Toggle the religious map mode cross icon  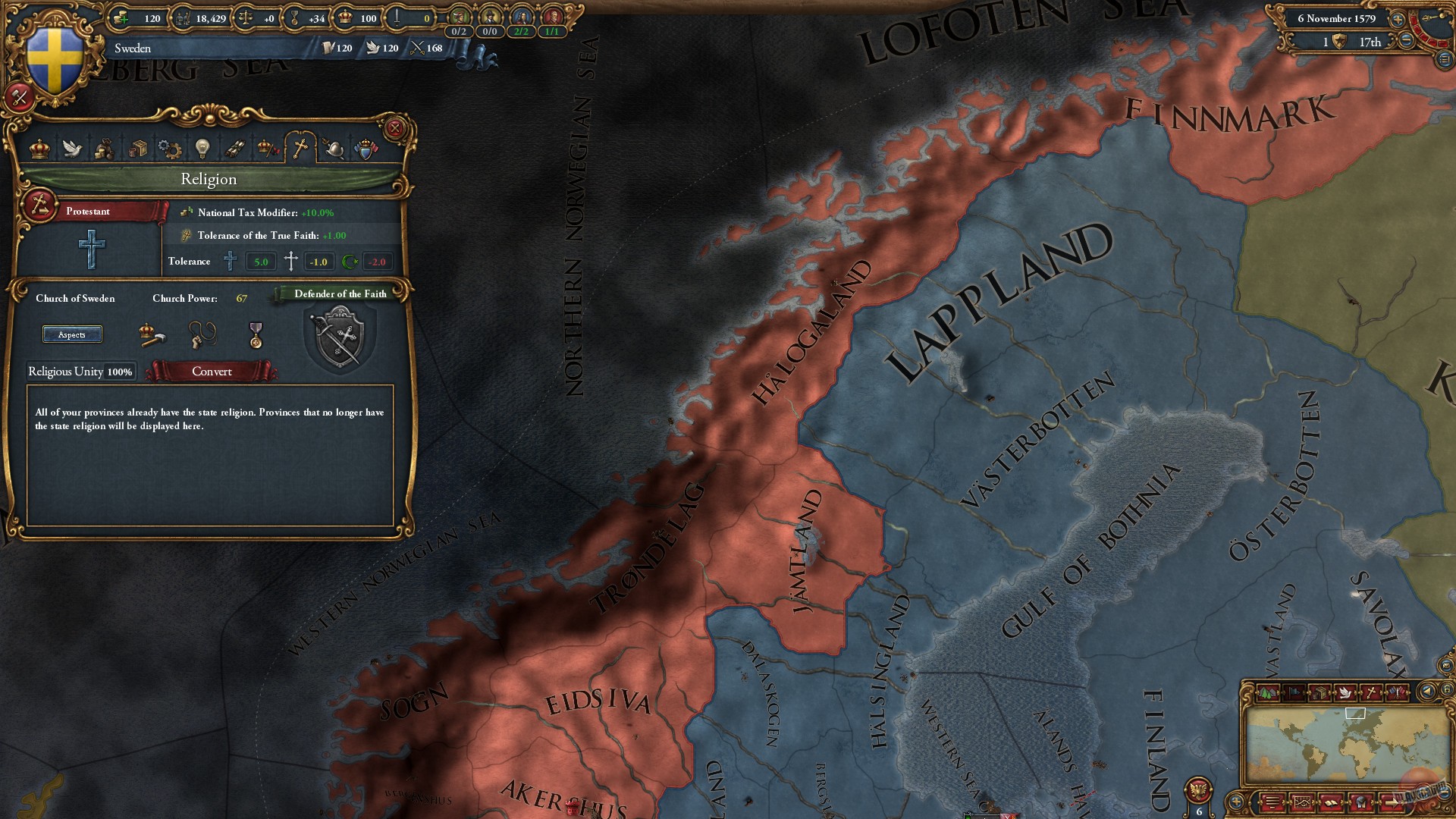pos(1372,692)
